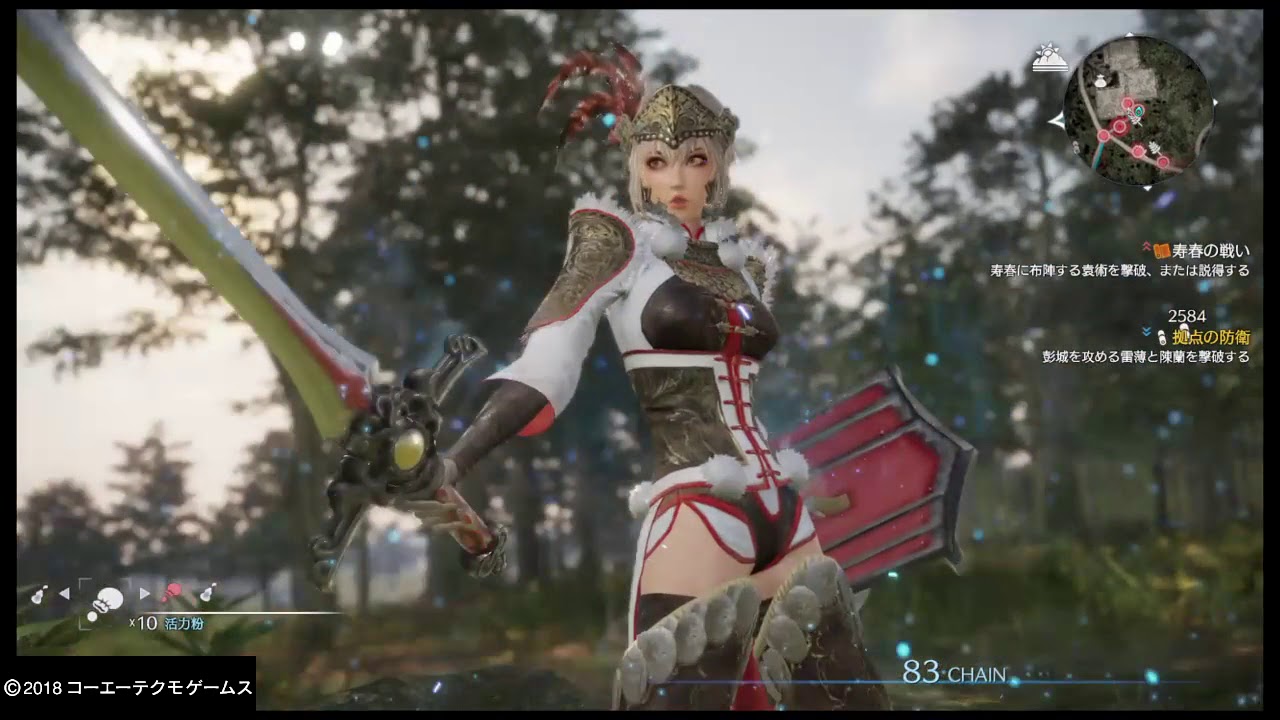Open the previous item with the left arrow
Viewport: 1280px width, 720px height.
pyautogui.click(x=66, y=593)
